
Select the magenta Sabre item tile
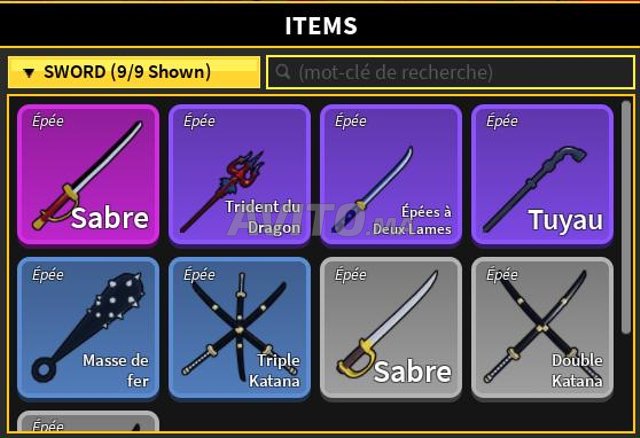point(88,174)
